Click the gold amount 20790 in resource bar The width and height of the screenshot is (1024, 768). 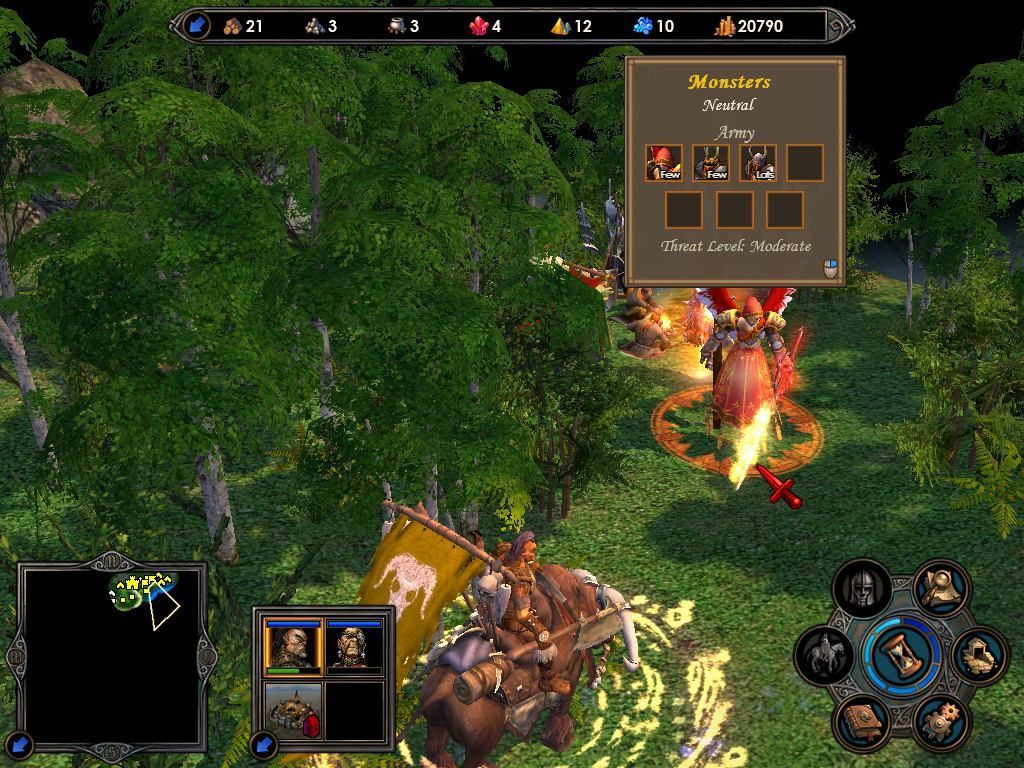[x=760, y=26]
